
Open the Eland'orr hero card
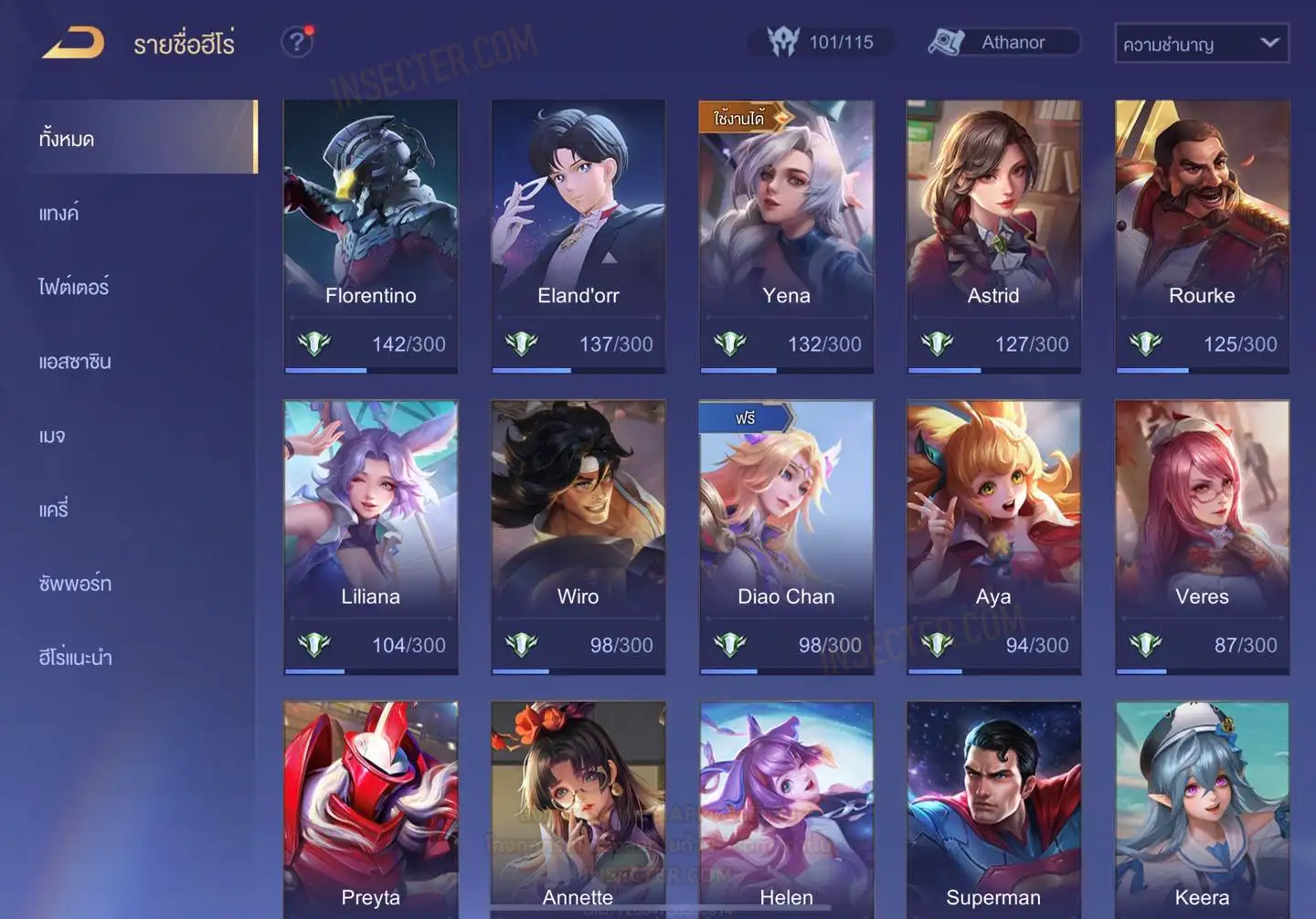578,236
